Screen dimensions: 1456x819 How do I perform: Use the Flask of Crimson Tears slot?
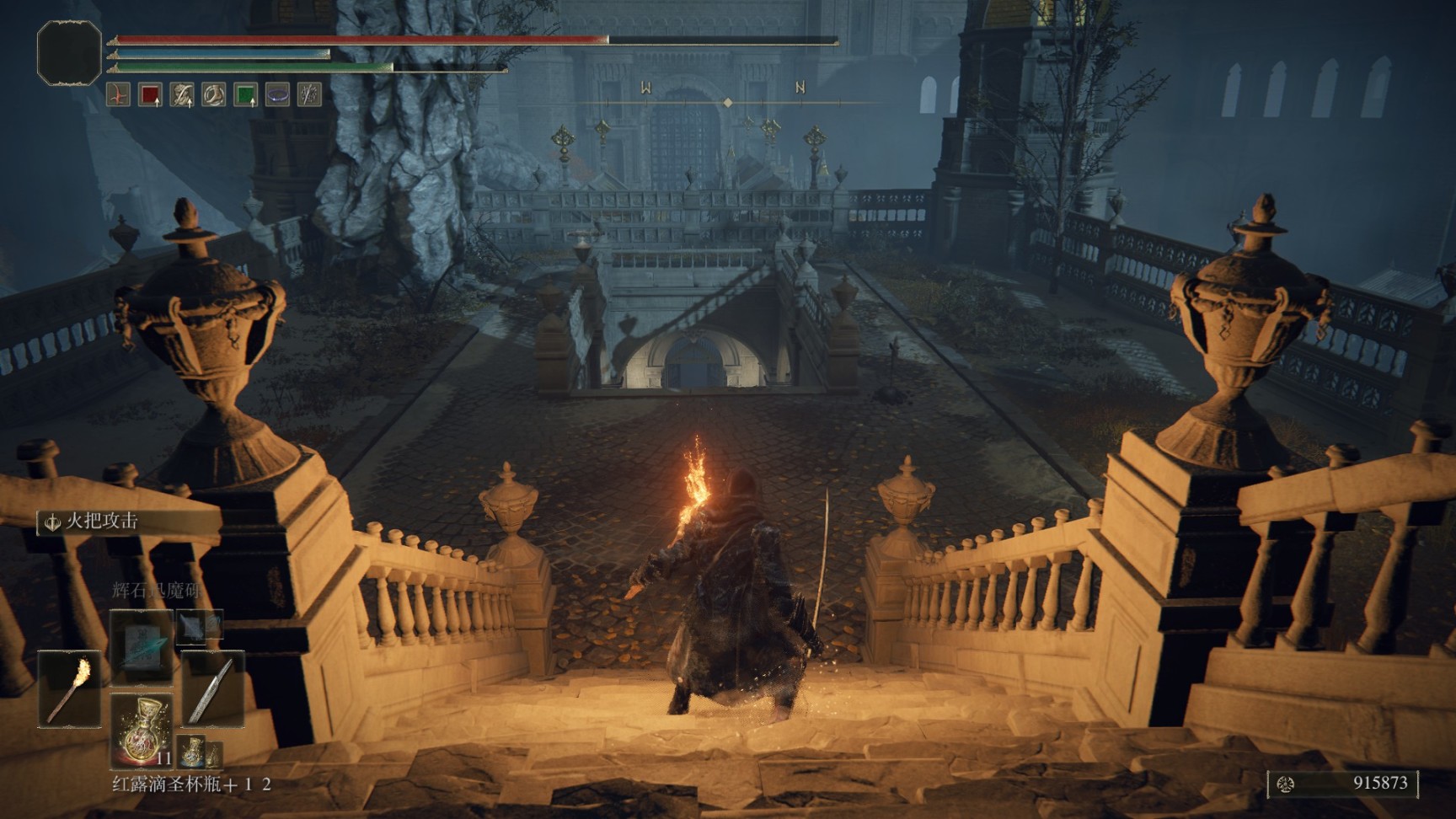(141, 729)
